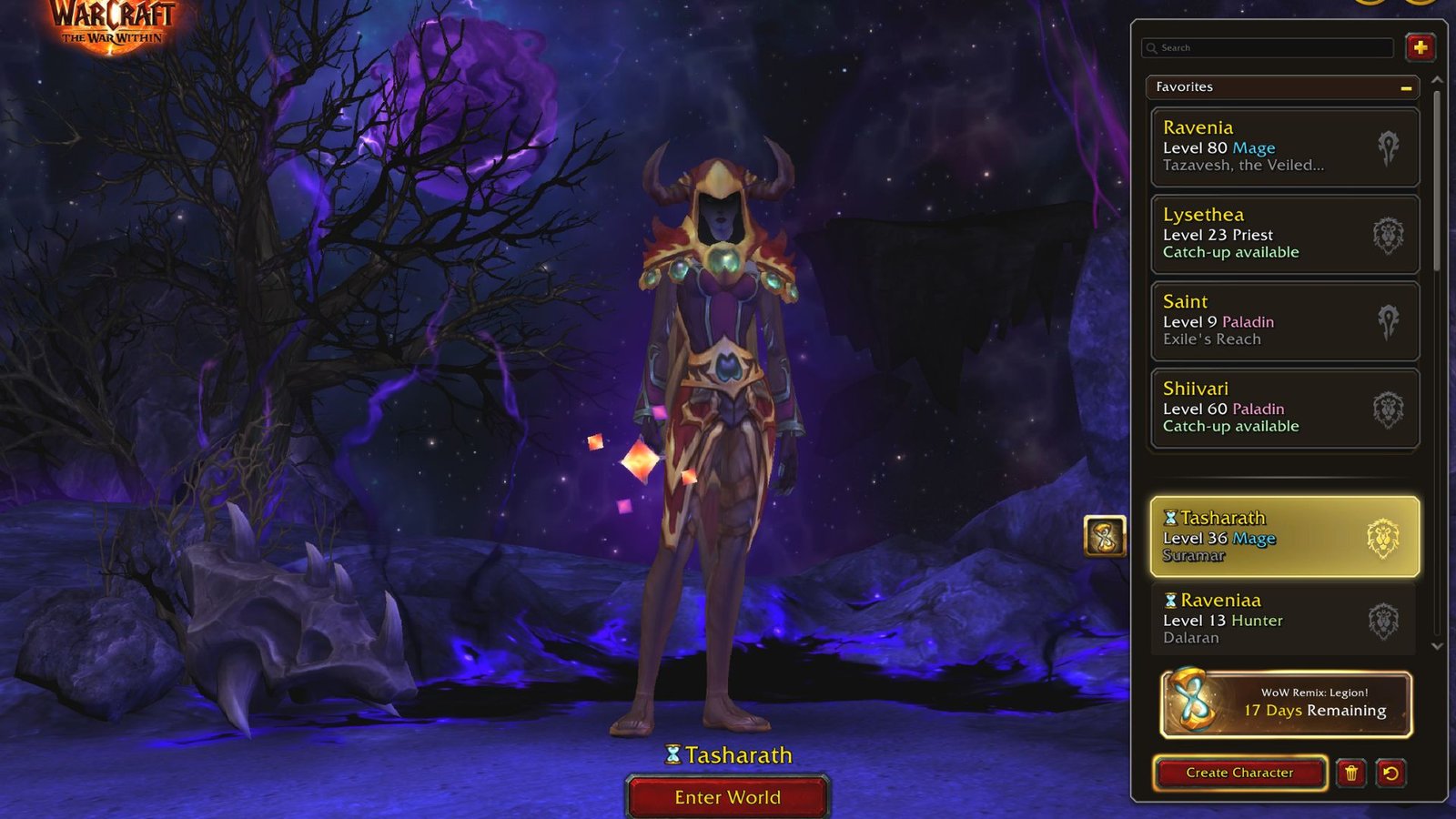The height and width of the screenshot is (819, 1456).
Task: Select Saint the level 9 Paladin
Action: [x=1274, y=319]
